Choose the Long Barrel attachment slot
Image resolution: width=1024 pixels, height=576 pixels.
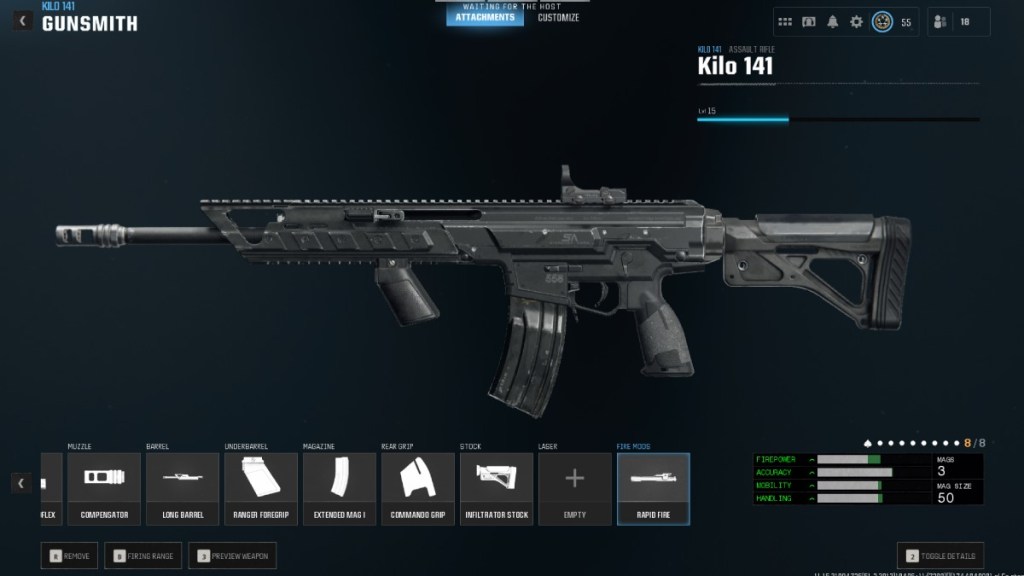click(x=182, y=489)
